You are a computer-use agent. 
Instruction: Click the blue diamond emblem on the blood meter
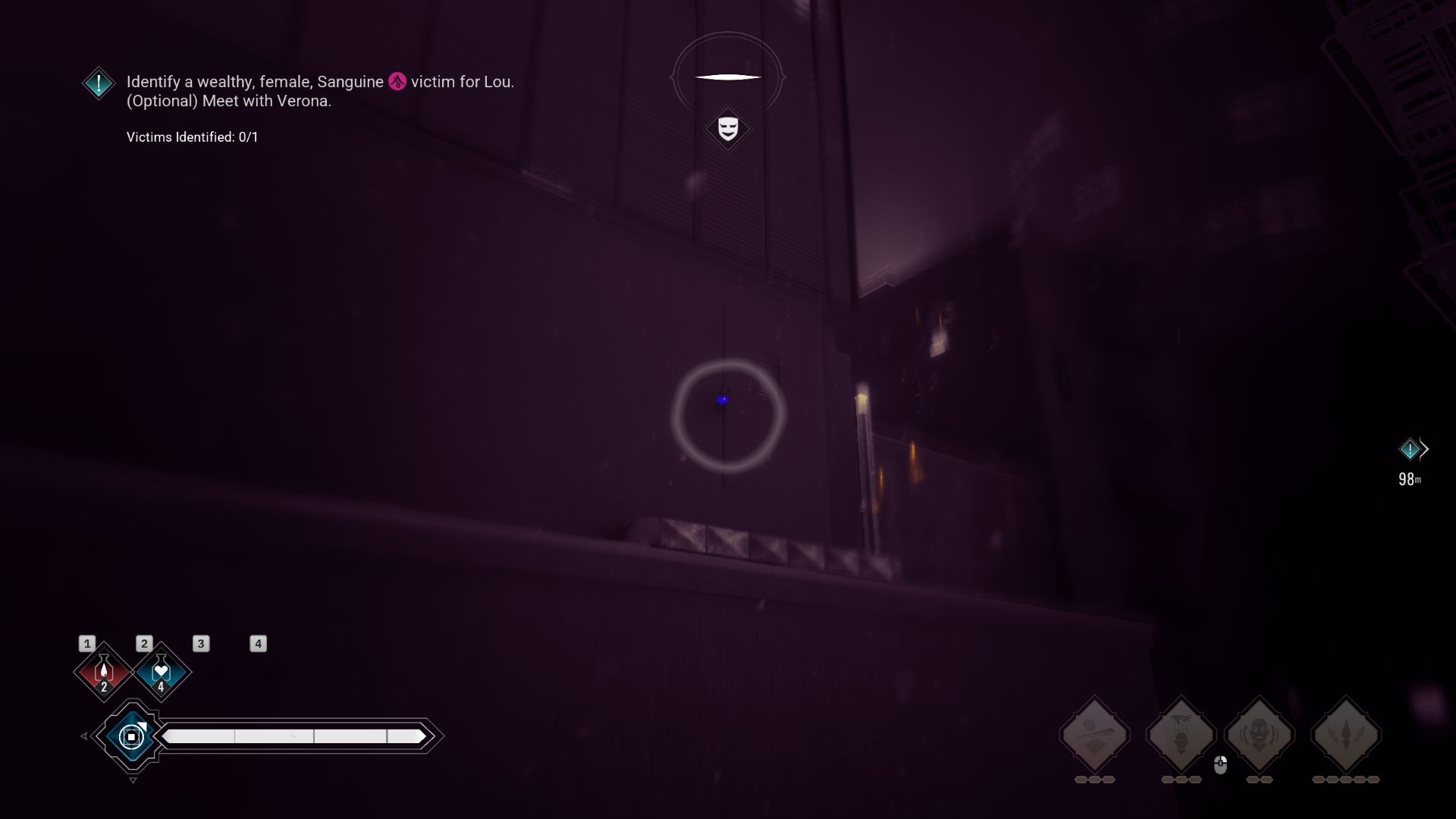point(131,735)
